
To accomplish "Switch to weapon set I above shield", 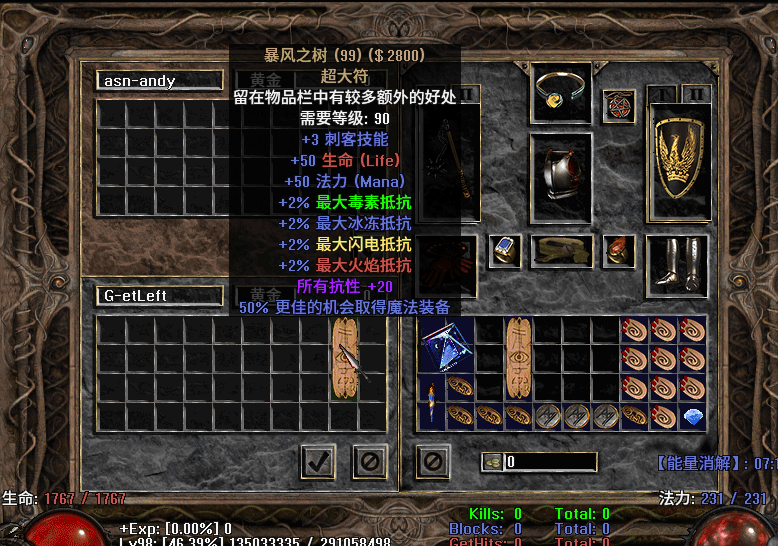I will [x=662, y=96].
